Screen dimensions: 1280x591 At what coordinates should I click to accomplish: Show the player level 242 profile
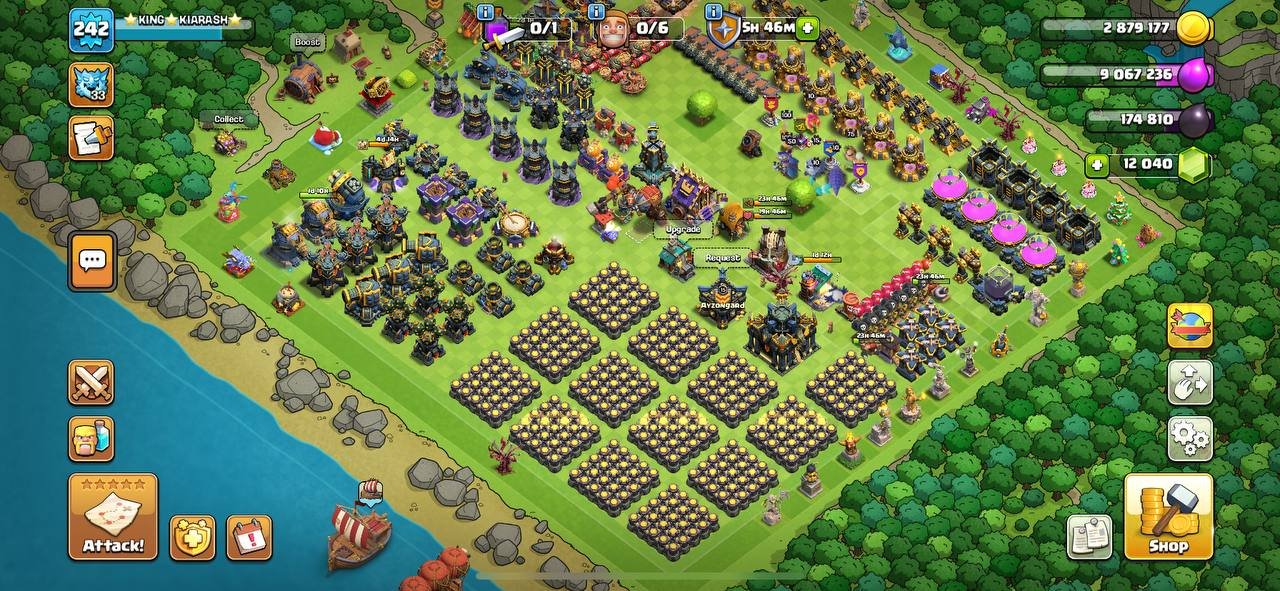tap(91, 30)
